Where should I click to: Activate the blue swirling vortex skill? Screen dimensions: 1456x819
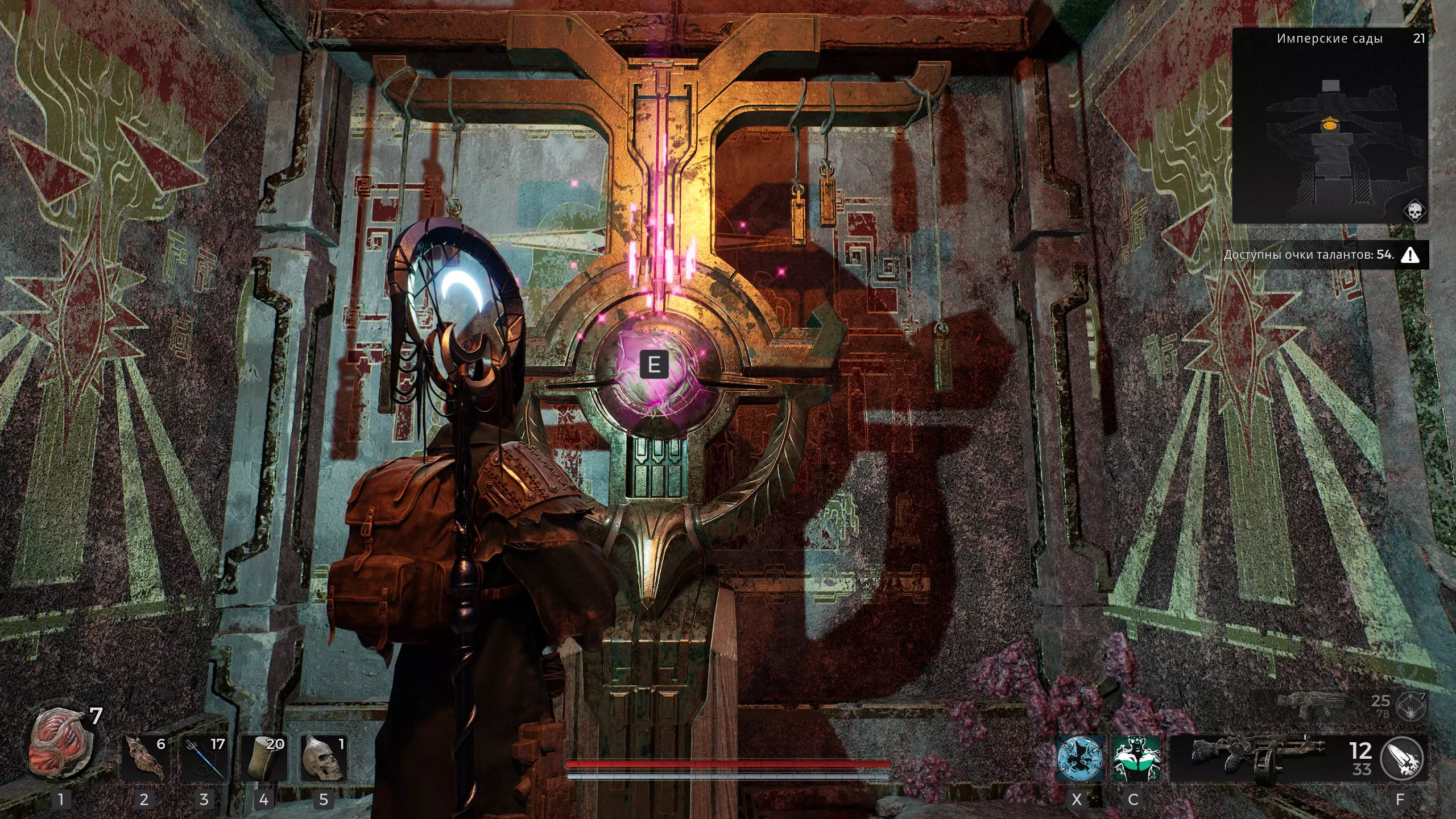[x=1079, y=759]
